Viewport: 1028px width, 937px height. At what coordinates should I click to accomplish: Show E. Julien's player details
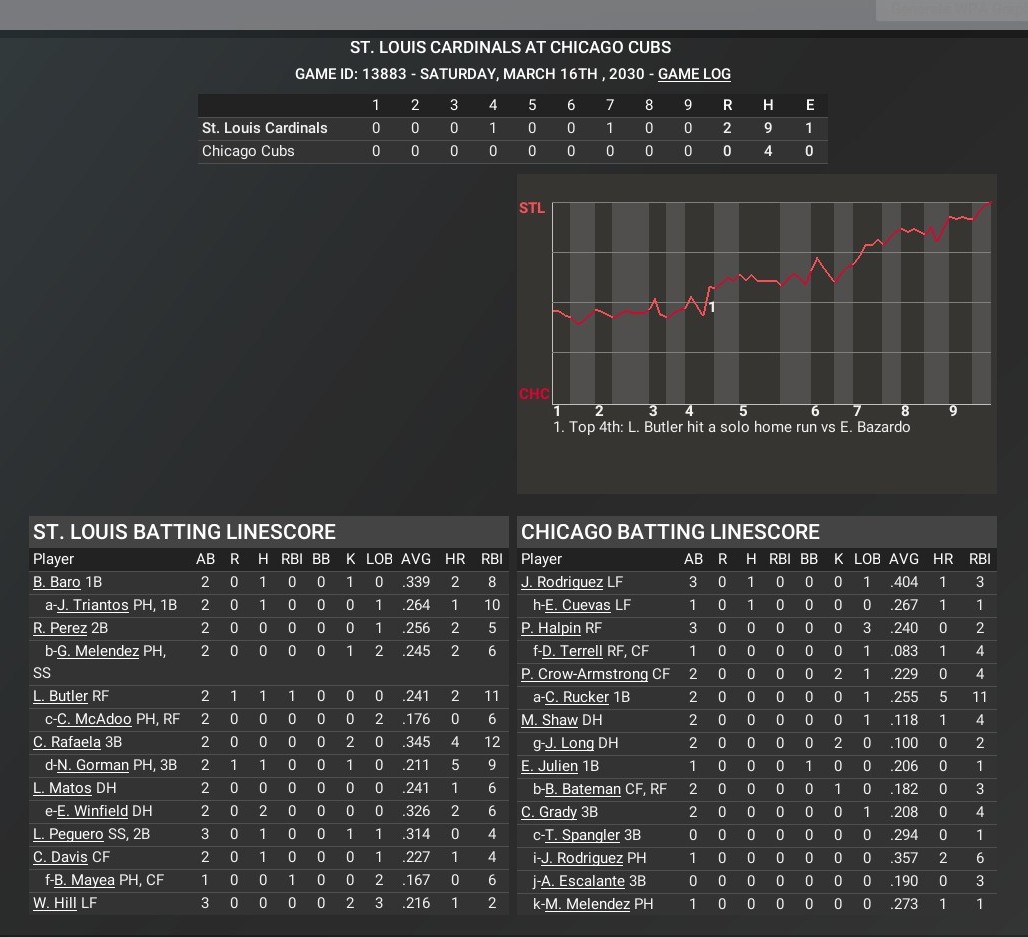point(549,766)
